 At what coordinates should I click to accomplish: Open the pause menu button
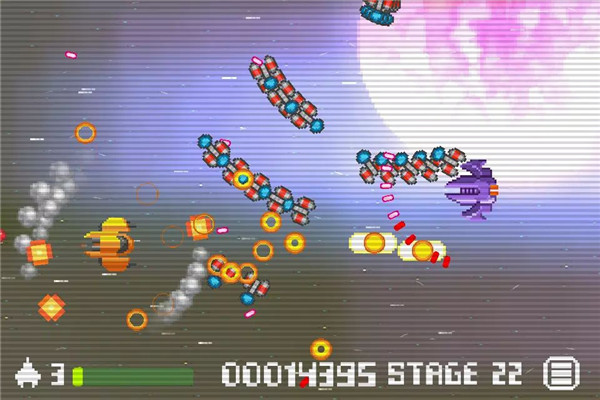click(x=561, y=374)
